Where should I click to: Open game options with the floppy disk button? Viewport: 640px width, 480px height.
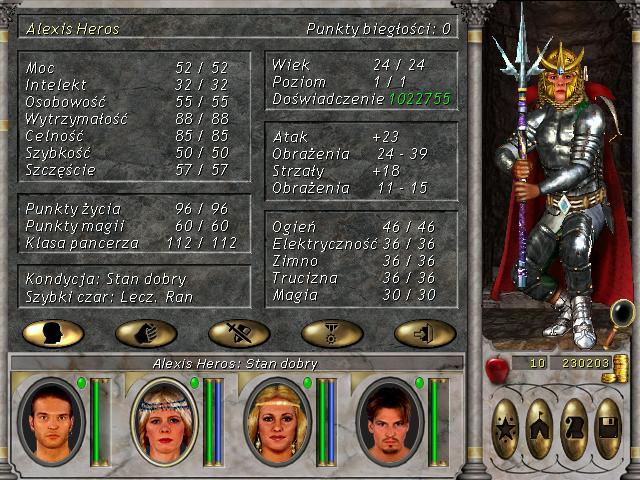pyautogui.click(x=608, y=429)
